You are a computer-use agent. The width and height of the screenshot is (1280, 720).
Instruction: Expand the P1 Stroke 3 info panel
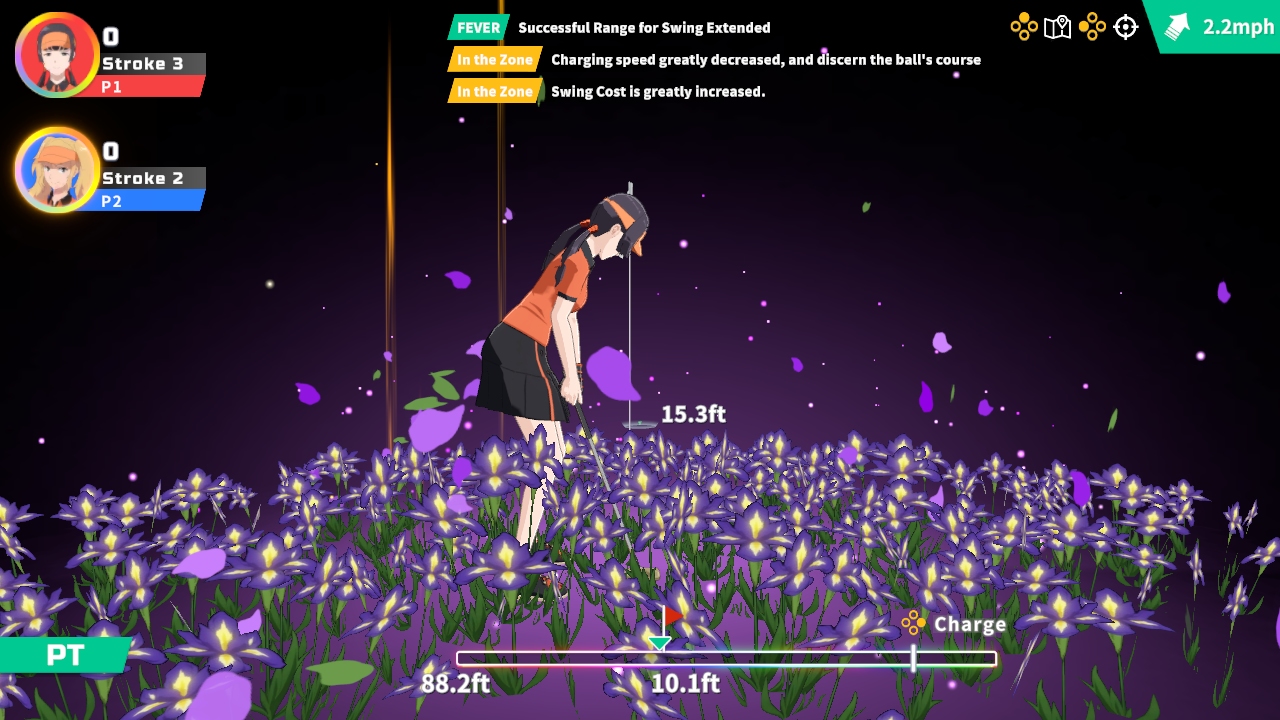pos(150,63)
